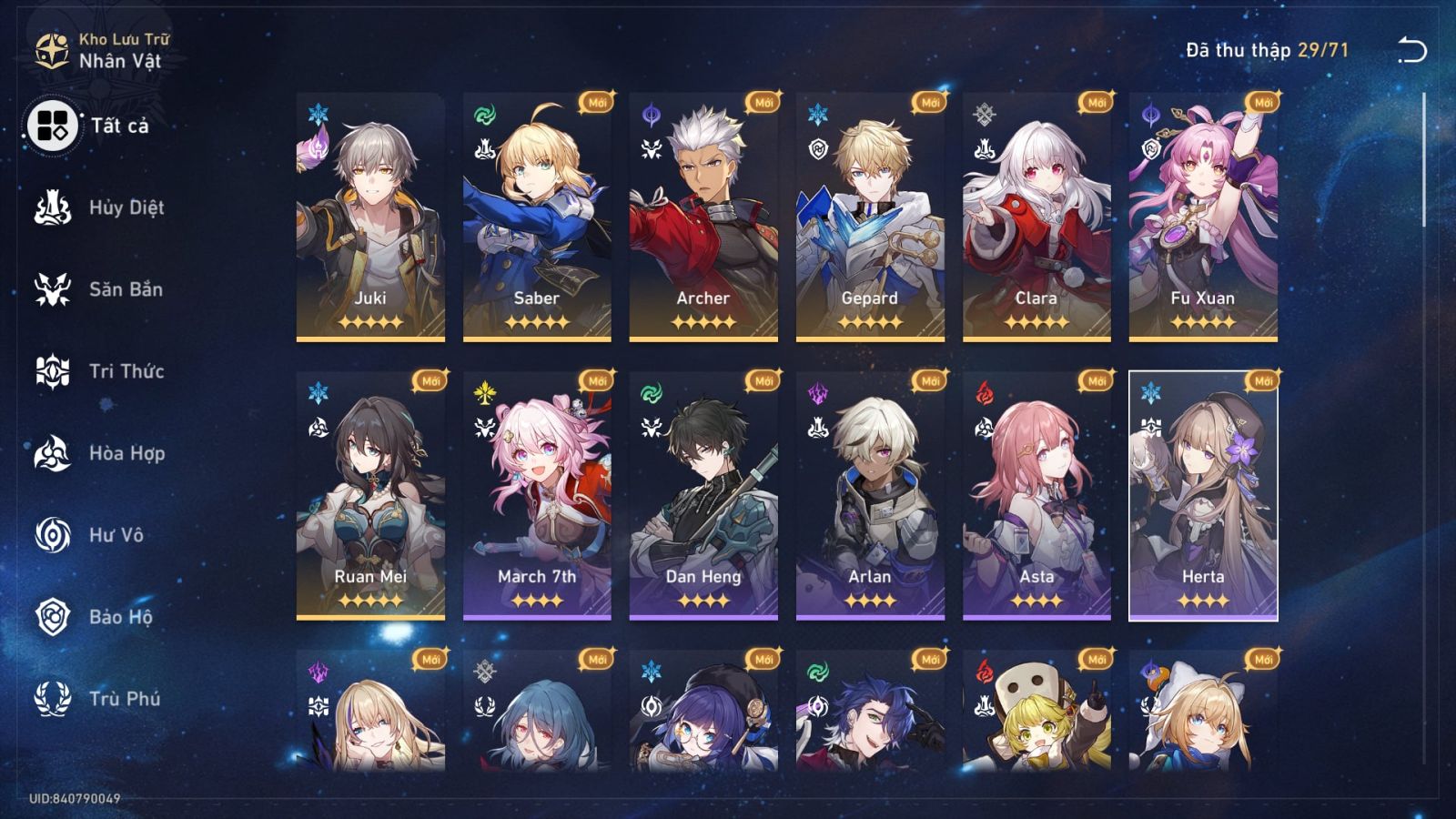1456x819 pixels.
Task: Filter characters by Hủy Diệt path
Action: click(x=52, y=207)
